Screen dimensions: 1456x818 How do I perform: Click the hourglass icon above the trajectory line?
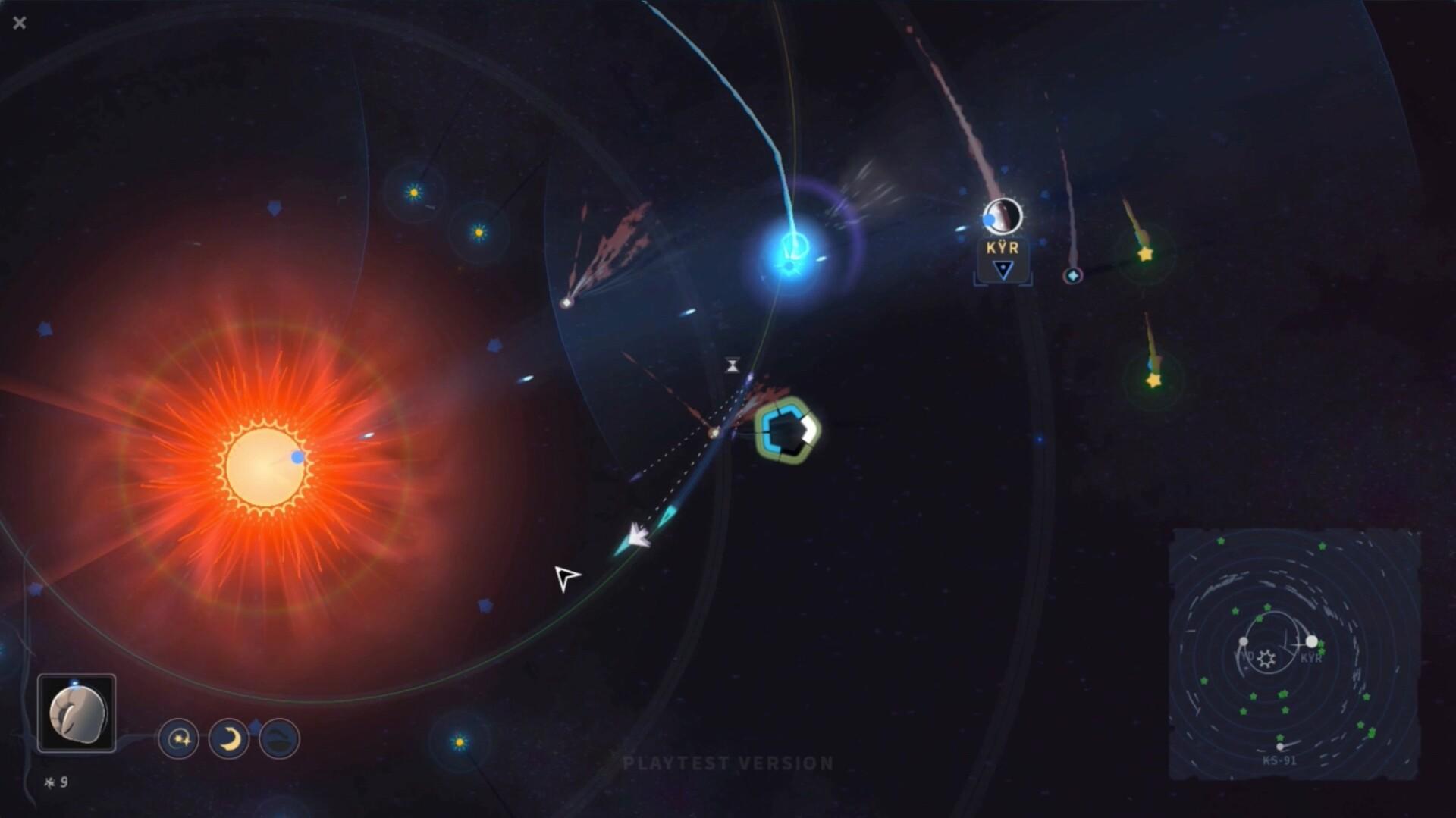point(732,364)
